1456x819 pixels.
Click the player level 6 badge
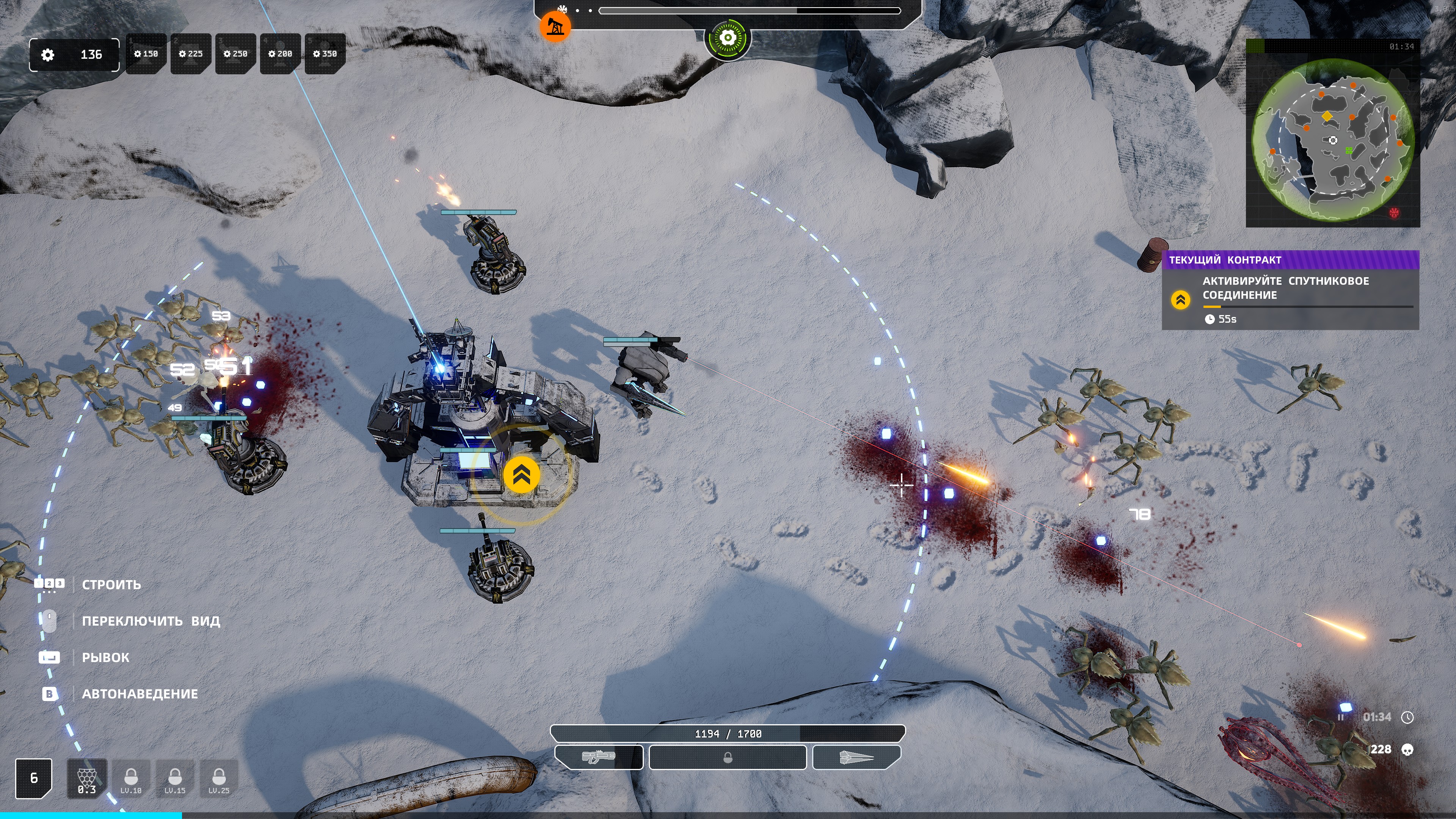34,778
